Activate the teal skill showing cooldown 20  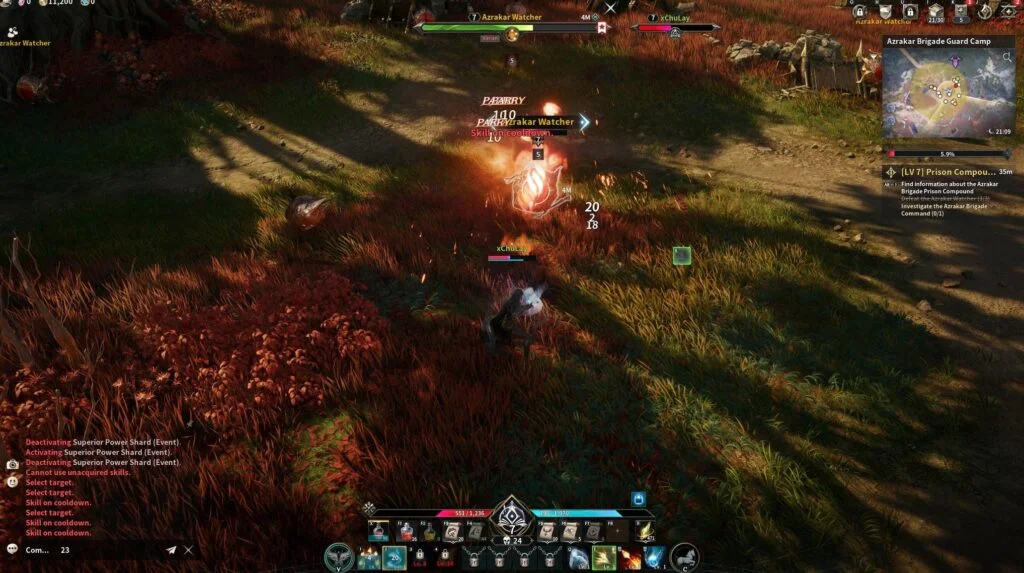tap(394, 557)
